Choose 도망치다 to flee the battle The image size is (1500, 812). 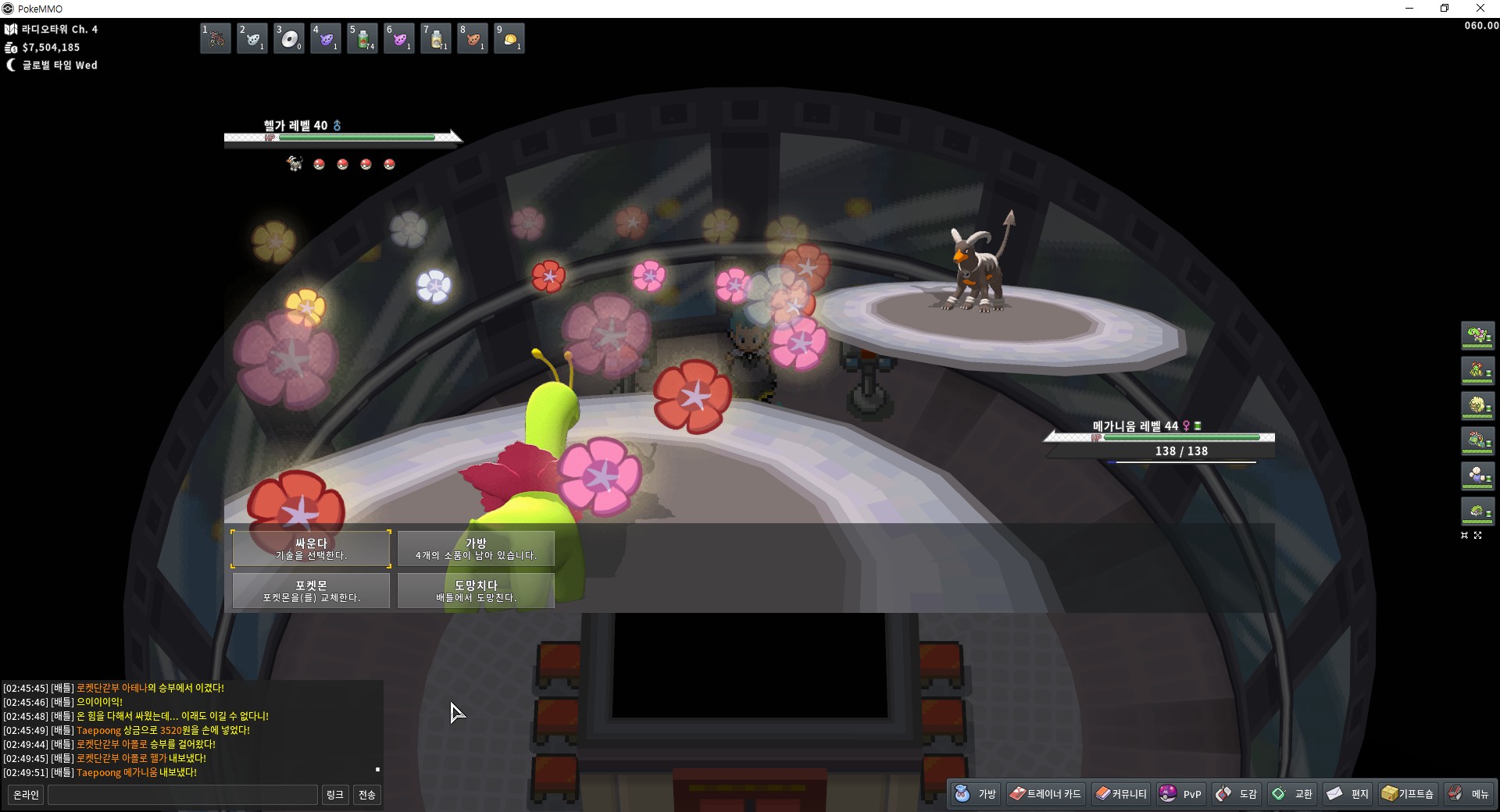(476, 590)
